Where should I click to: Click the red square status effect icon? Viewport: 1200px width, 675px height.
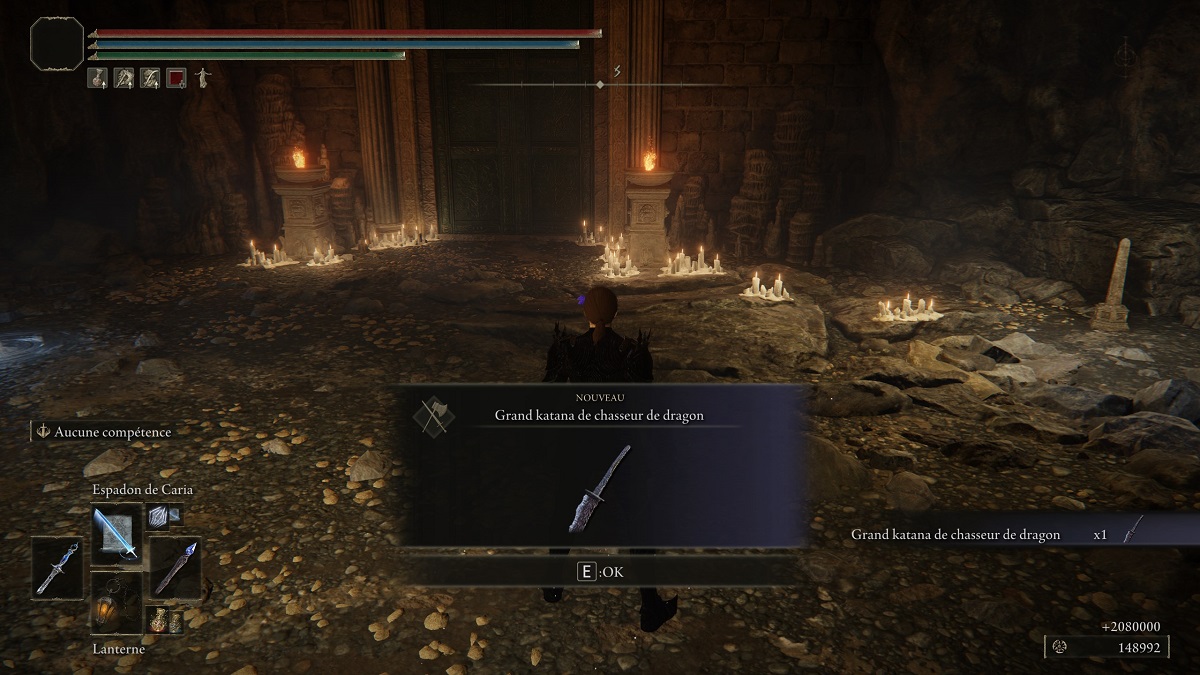[x=176, y=77]
